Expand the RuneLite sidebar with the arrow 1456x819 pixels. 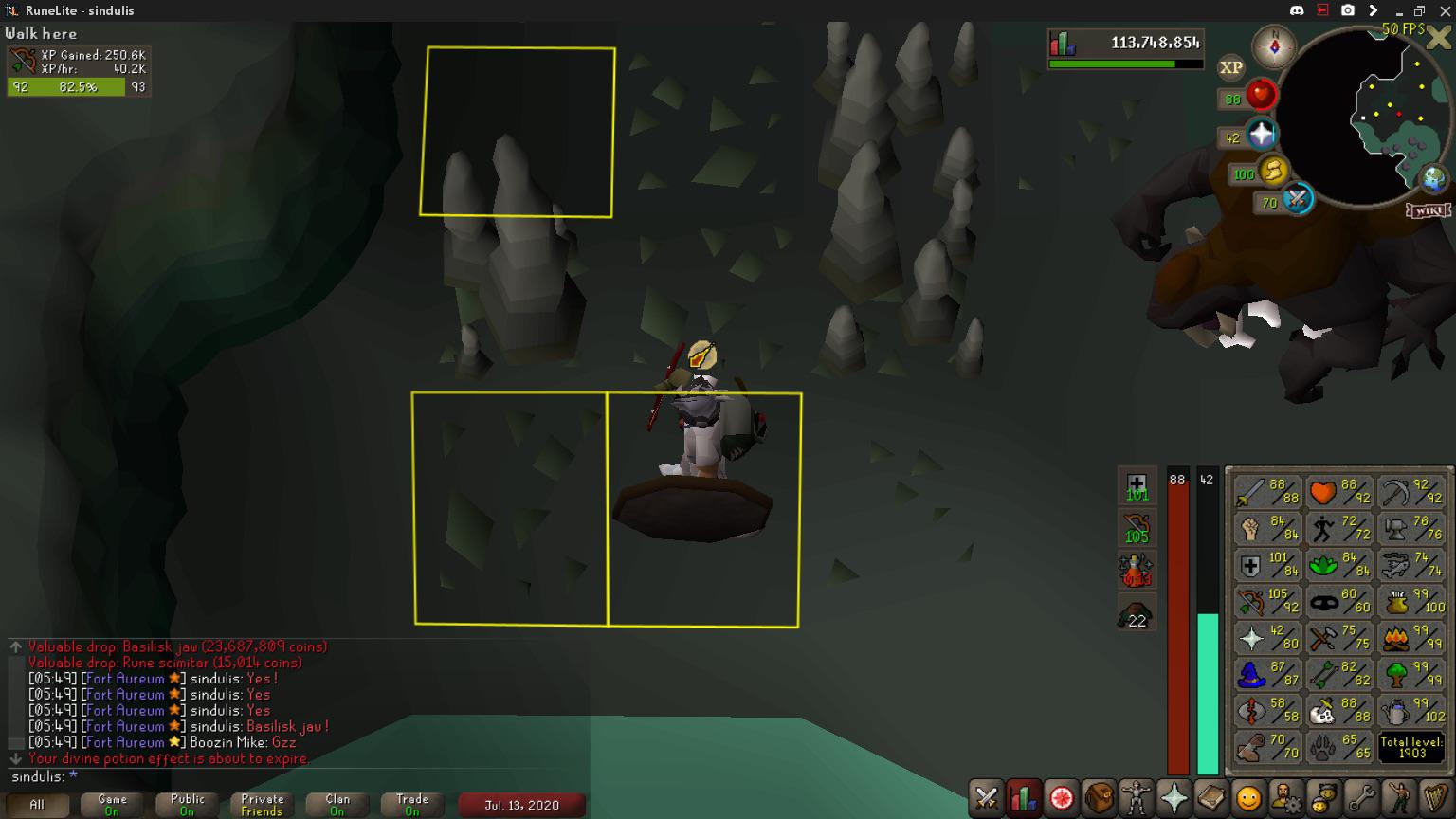pyautogui.click(x=1374, y=9)
